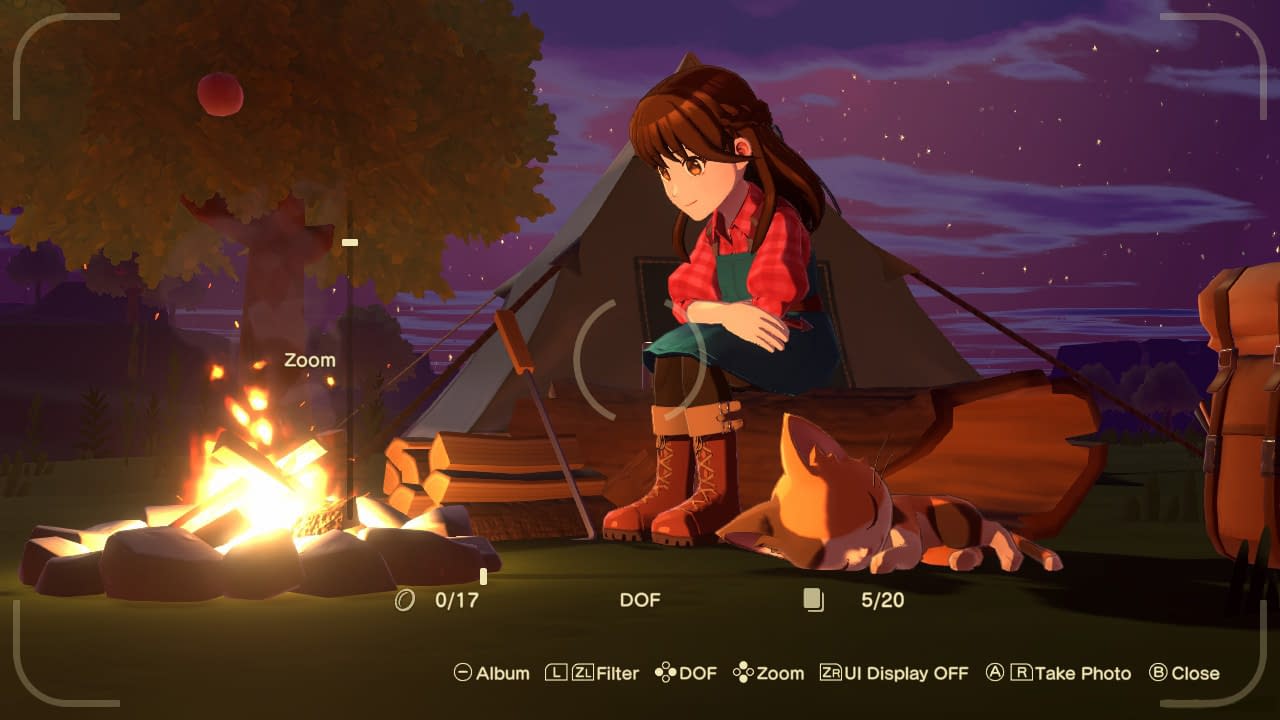Open the photo Album

[492, 673]
